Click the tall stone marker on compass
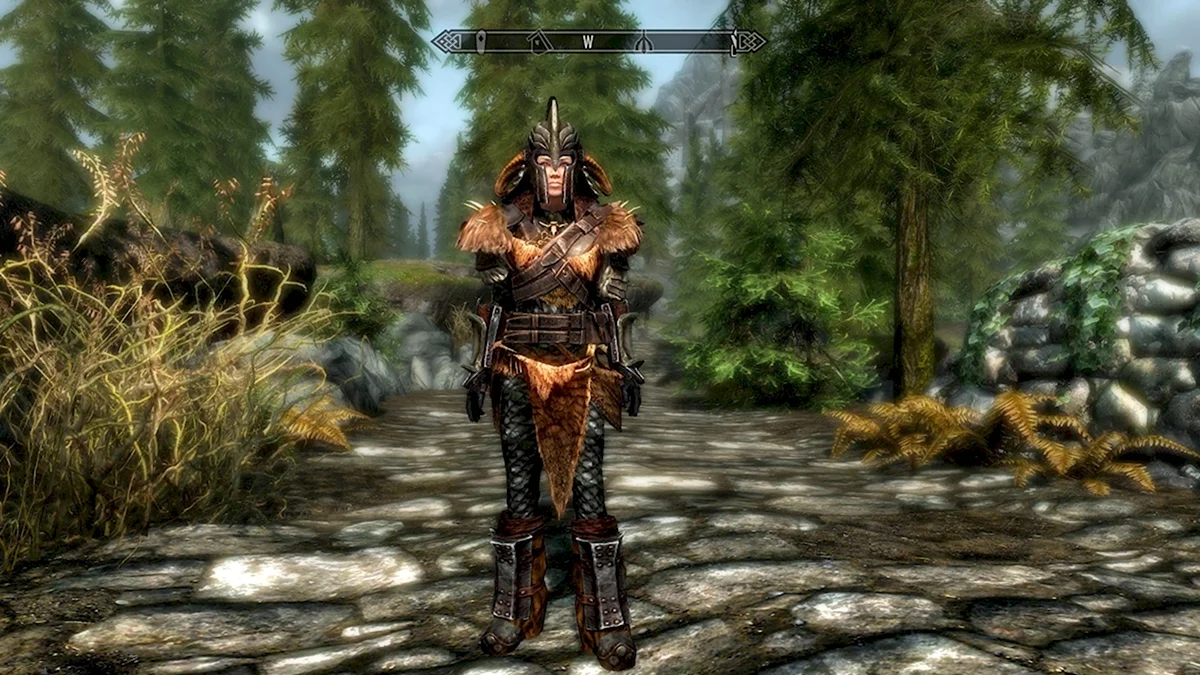This screenshot has width=1200, height=675. pos(481,42)
